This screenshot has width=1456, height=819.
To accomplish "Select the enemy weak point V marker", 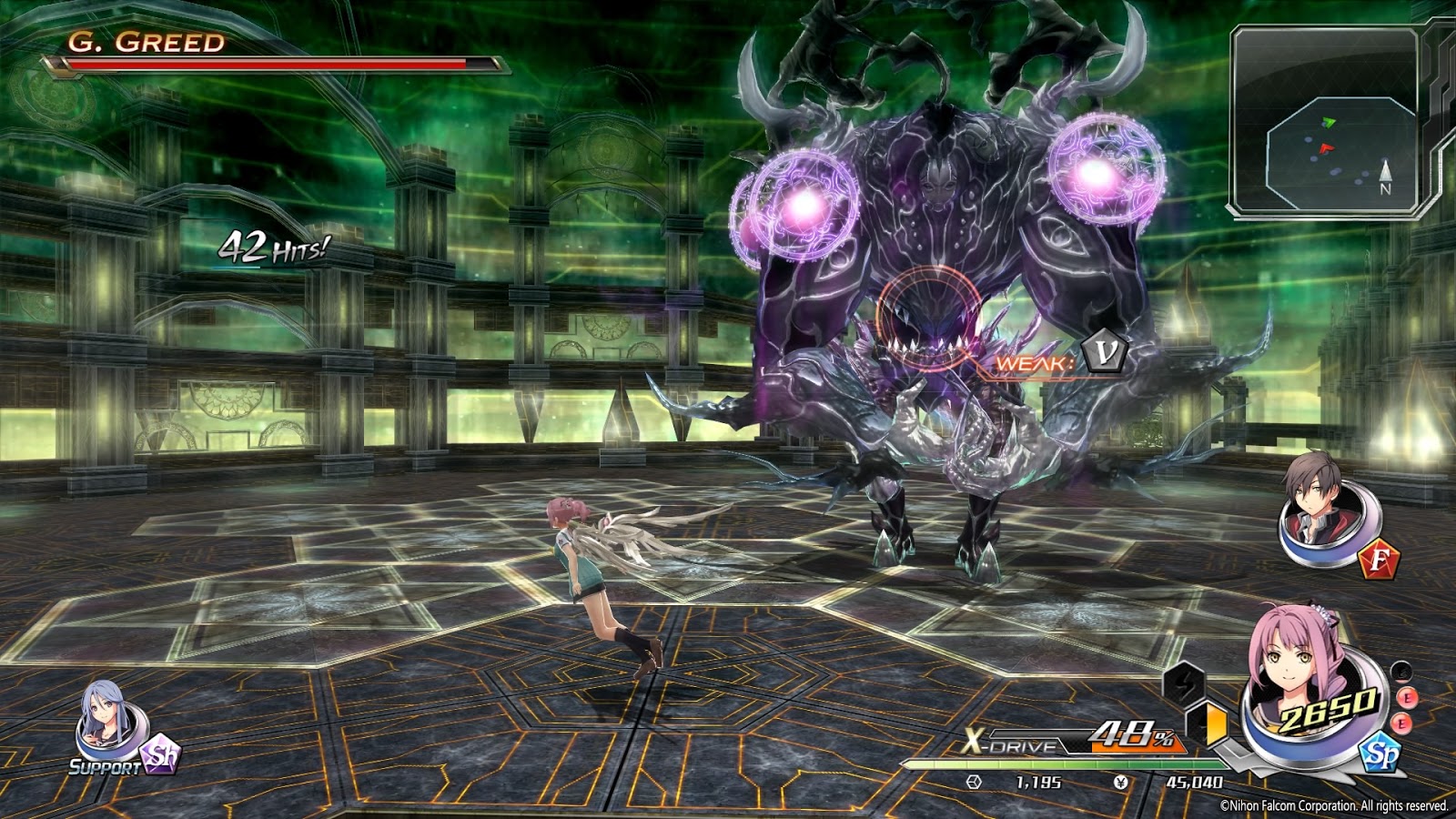I will (1105, 353).
